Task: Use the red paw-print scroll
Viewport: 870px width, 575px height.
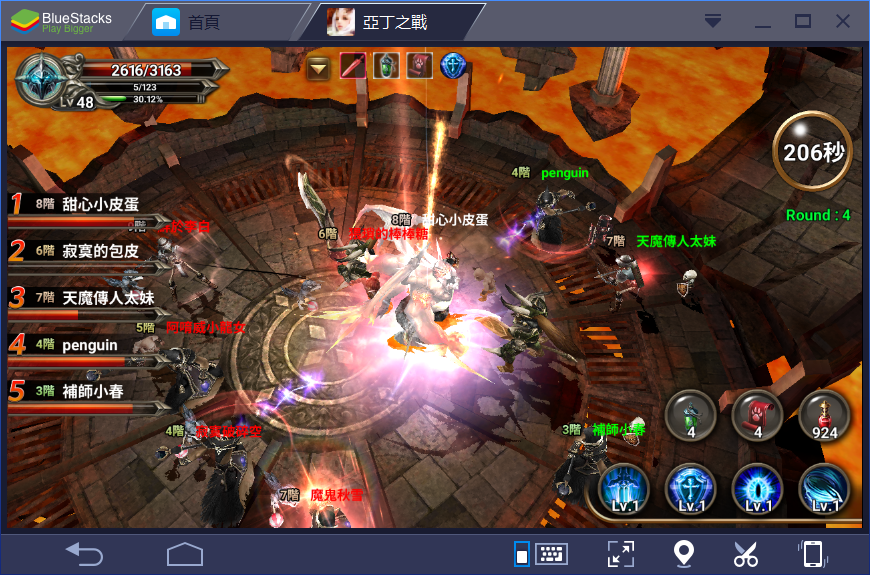Action: click(x=757, y=413)
